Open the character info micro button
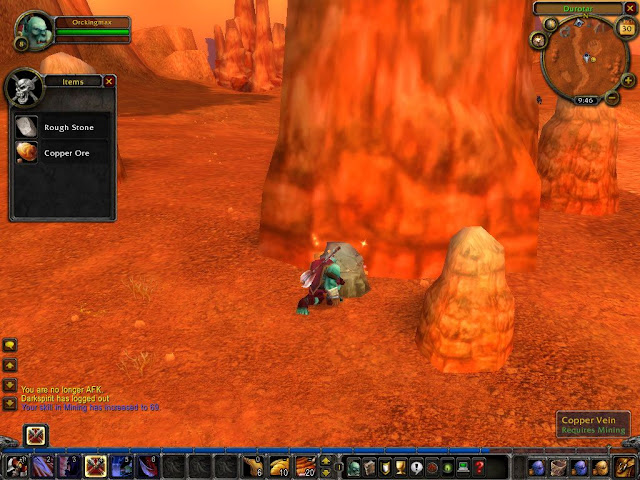Image resolution: width=640 pixels, height=480 pixels. (x=354, y=467)
